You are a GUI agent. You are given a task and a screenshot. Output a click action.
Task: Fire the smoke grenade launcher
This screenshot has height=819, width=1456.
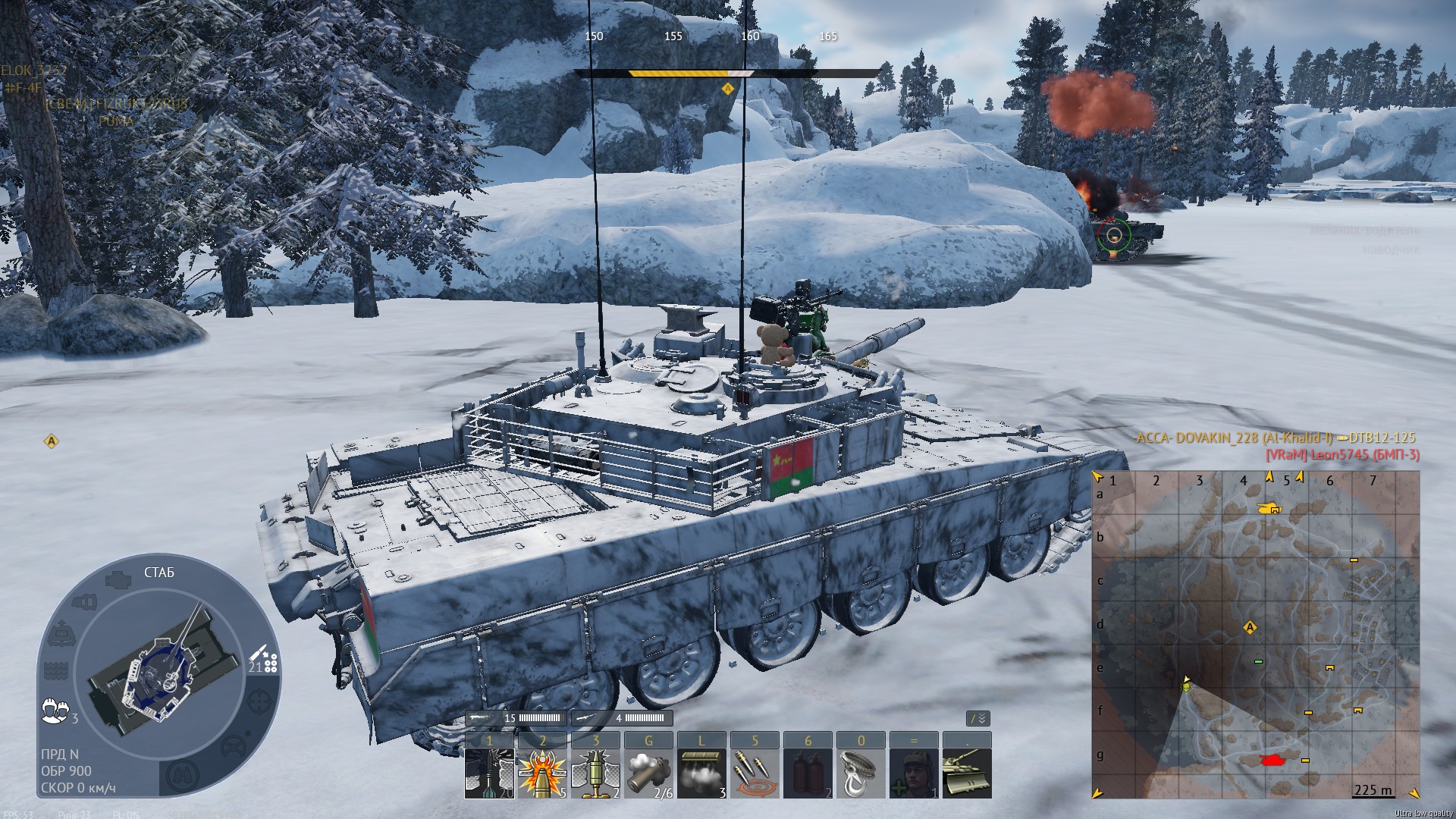point(648,773)
